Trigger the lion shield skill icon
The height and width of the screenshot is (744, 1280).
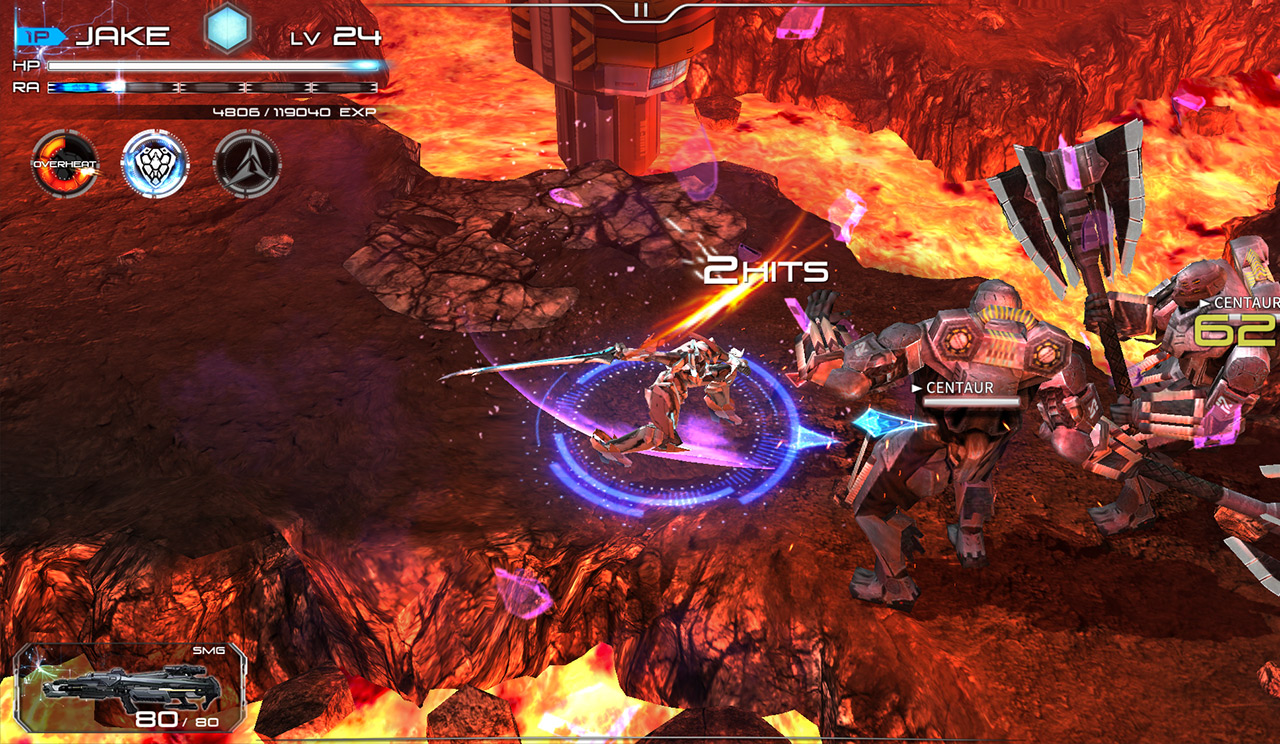(155, 164)
